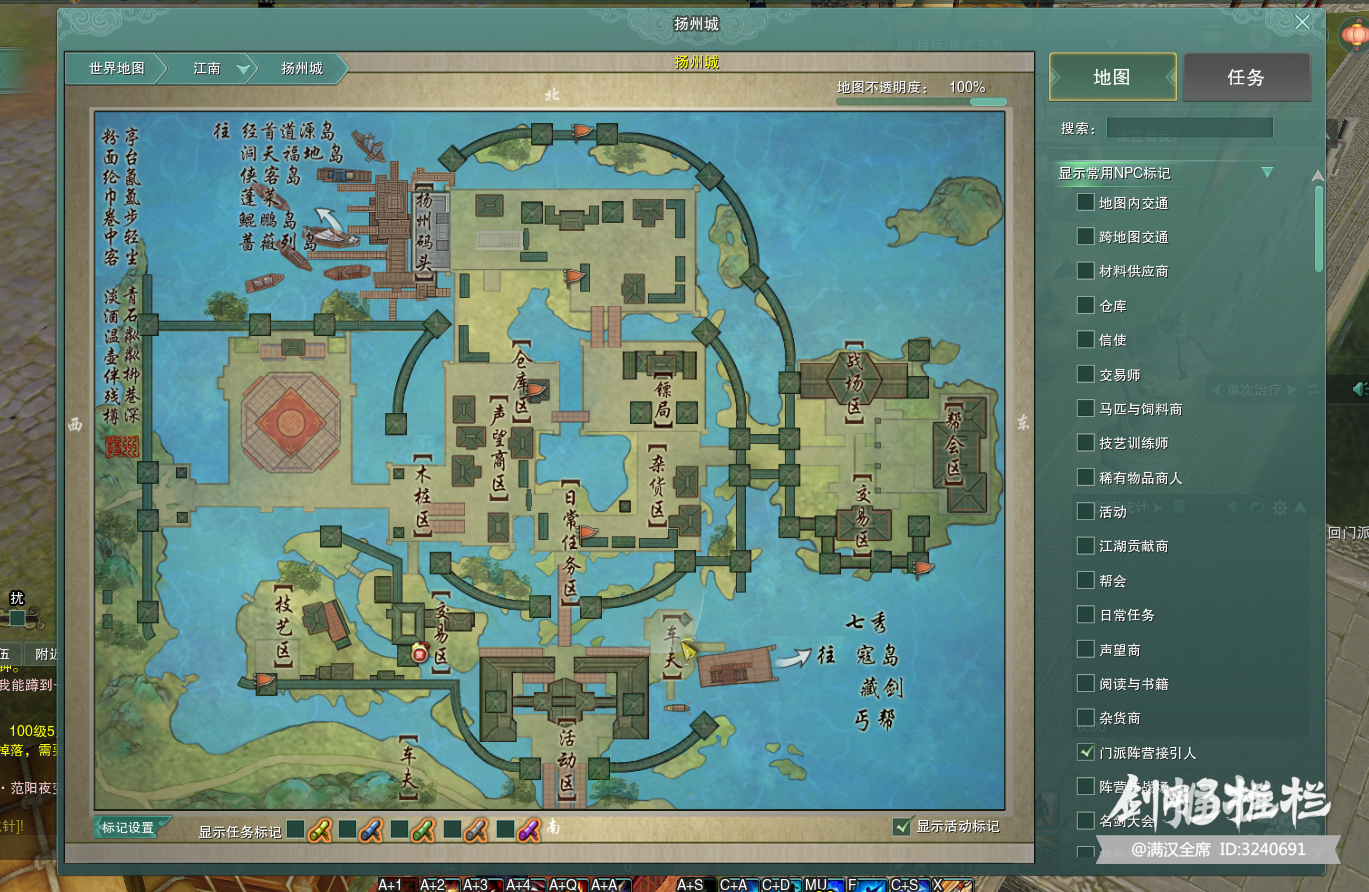The image size is (1369, 892).
Task: Tick the purple scroll task marker checkbox
Action: (504, 829)
